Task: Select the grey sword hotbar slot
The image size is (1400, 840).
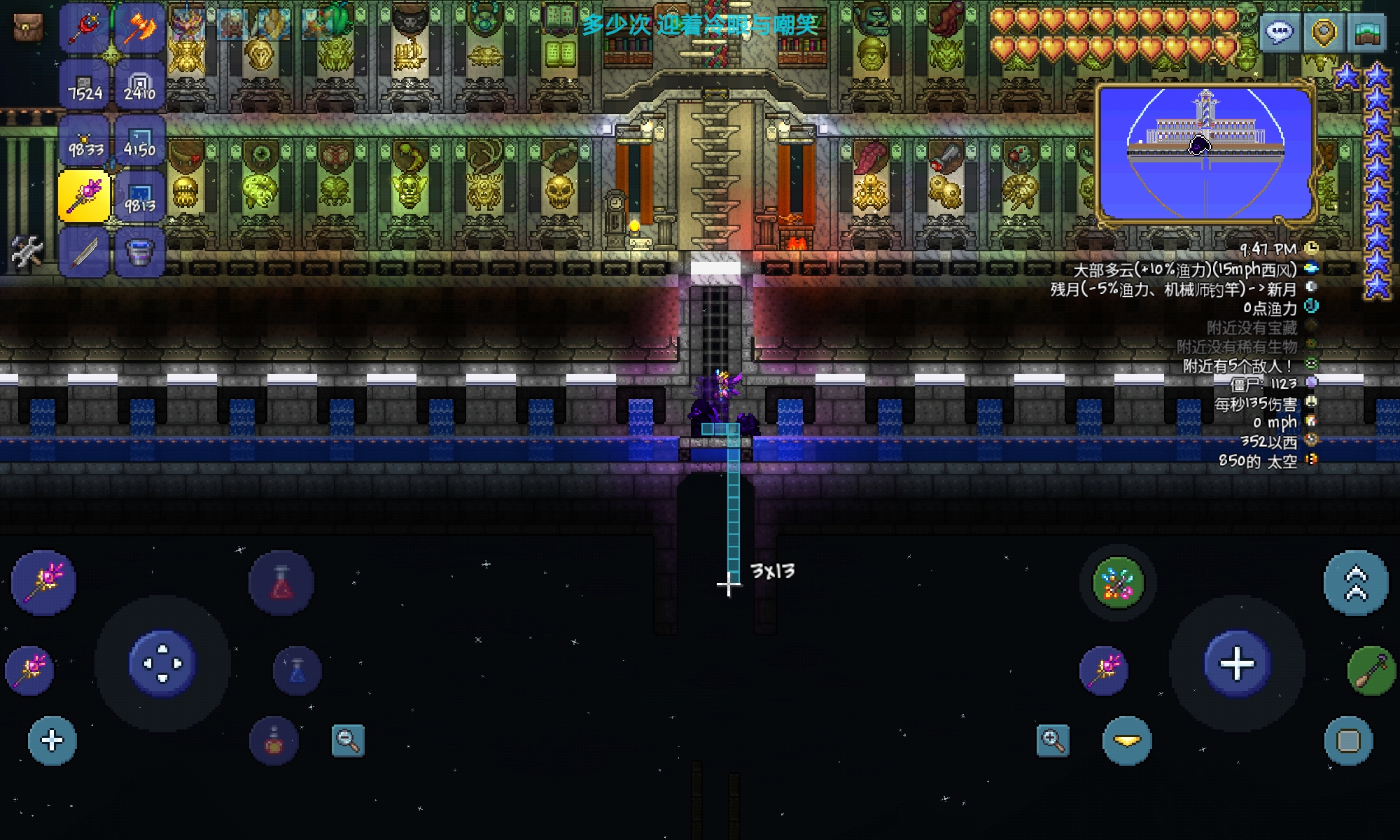Action: pyautogui.click(x=85, y=251)
